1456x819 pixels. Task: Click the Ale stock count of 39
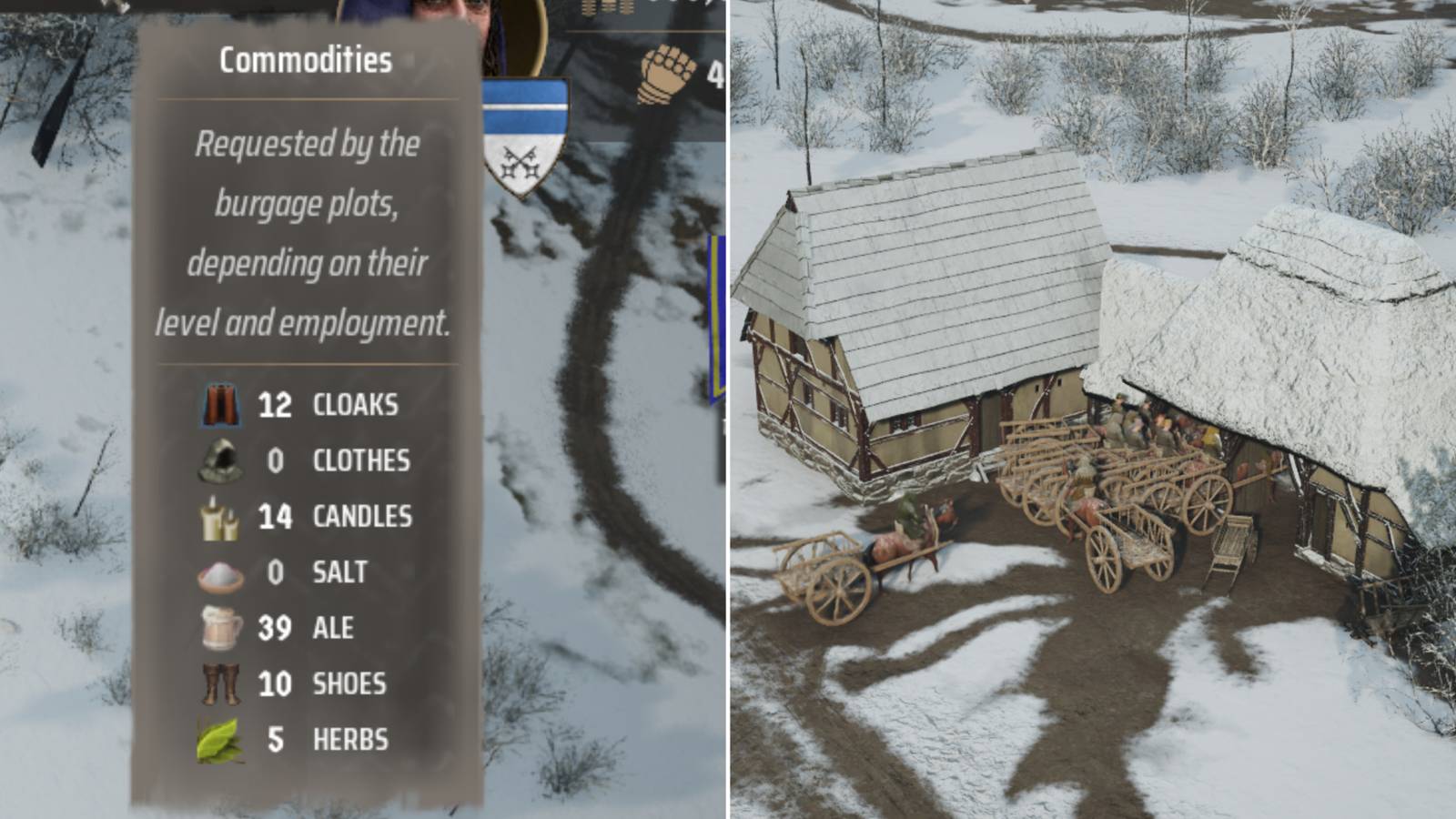(x=275, y=628)
